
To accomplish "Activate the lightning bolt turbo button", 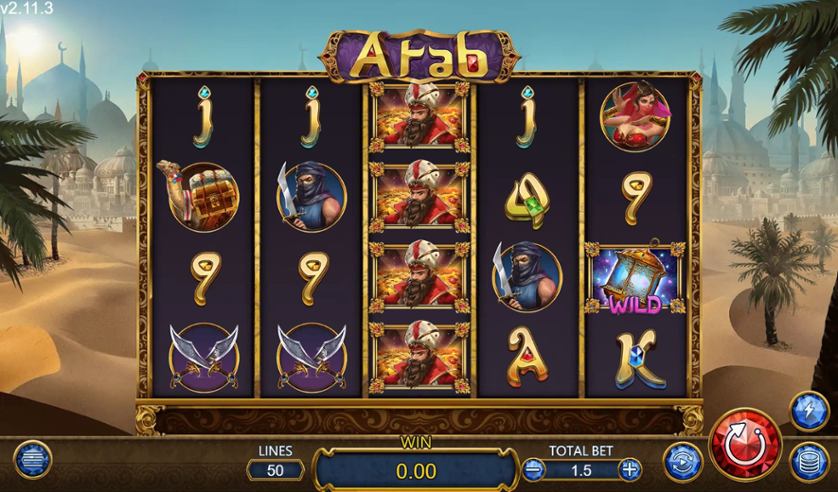I will 808,411.
